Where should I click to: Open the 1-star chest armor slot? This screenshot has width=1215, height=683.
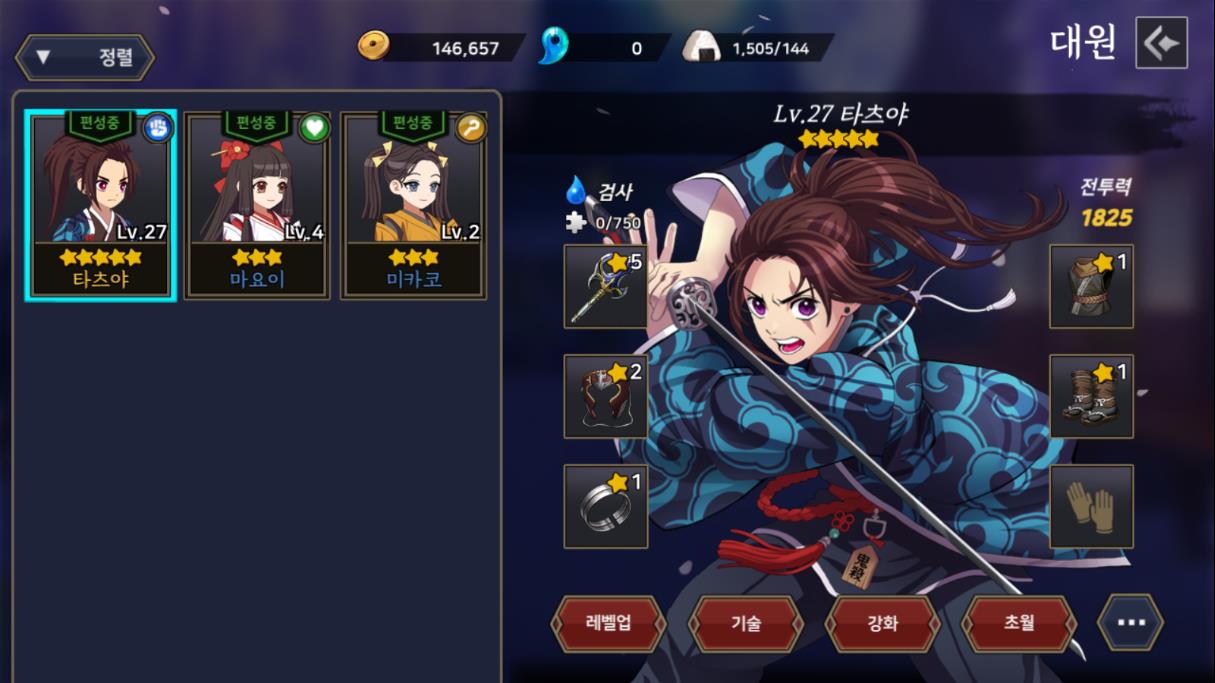pyautogui.click(x=1091, y=287)
